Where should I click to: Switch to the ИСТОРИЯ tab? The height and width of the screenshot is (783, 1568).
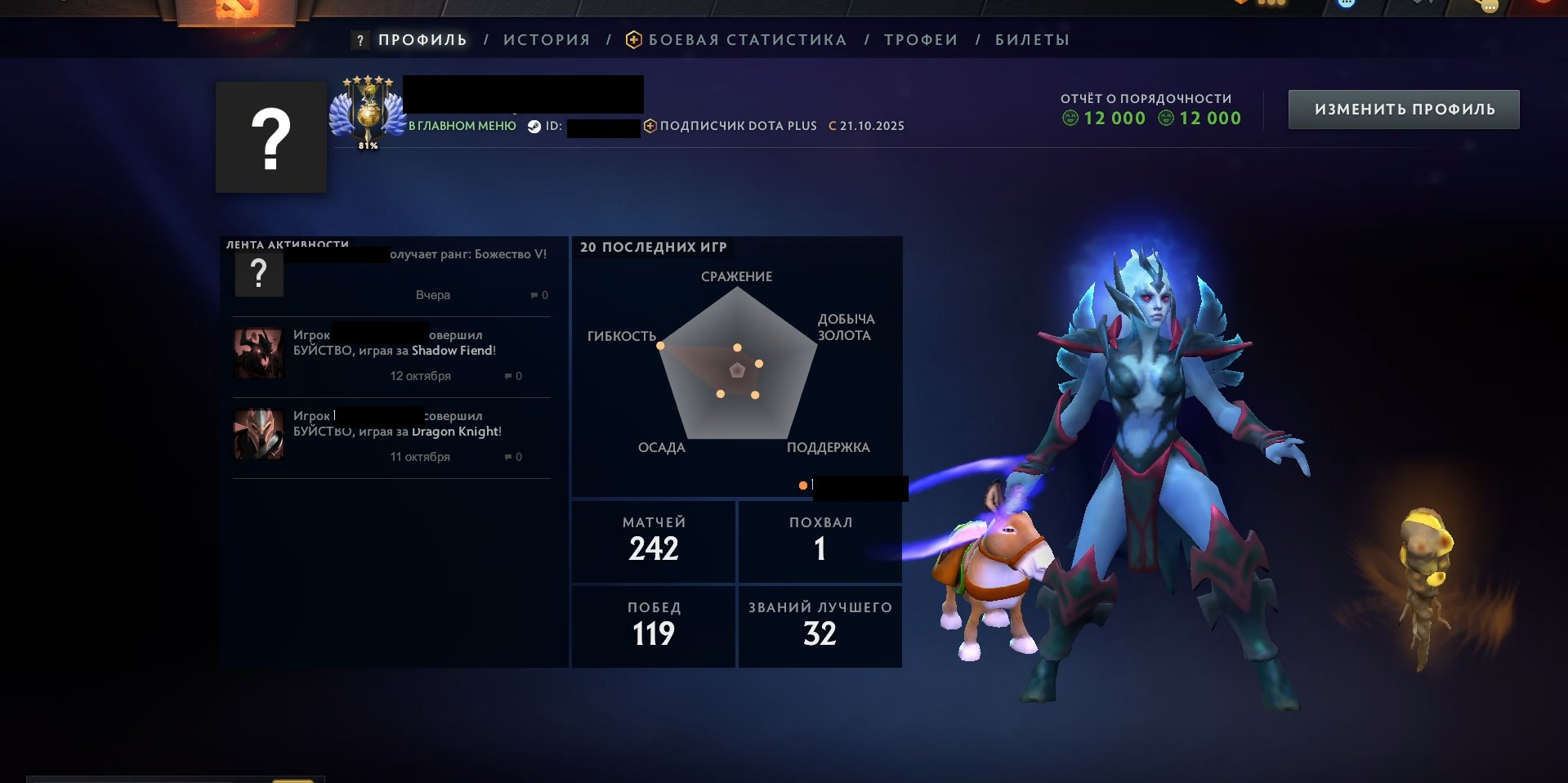point(546,38)
